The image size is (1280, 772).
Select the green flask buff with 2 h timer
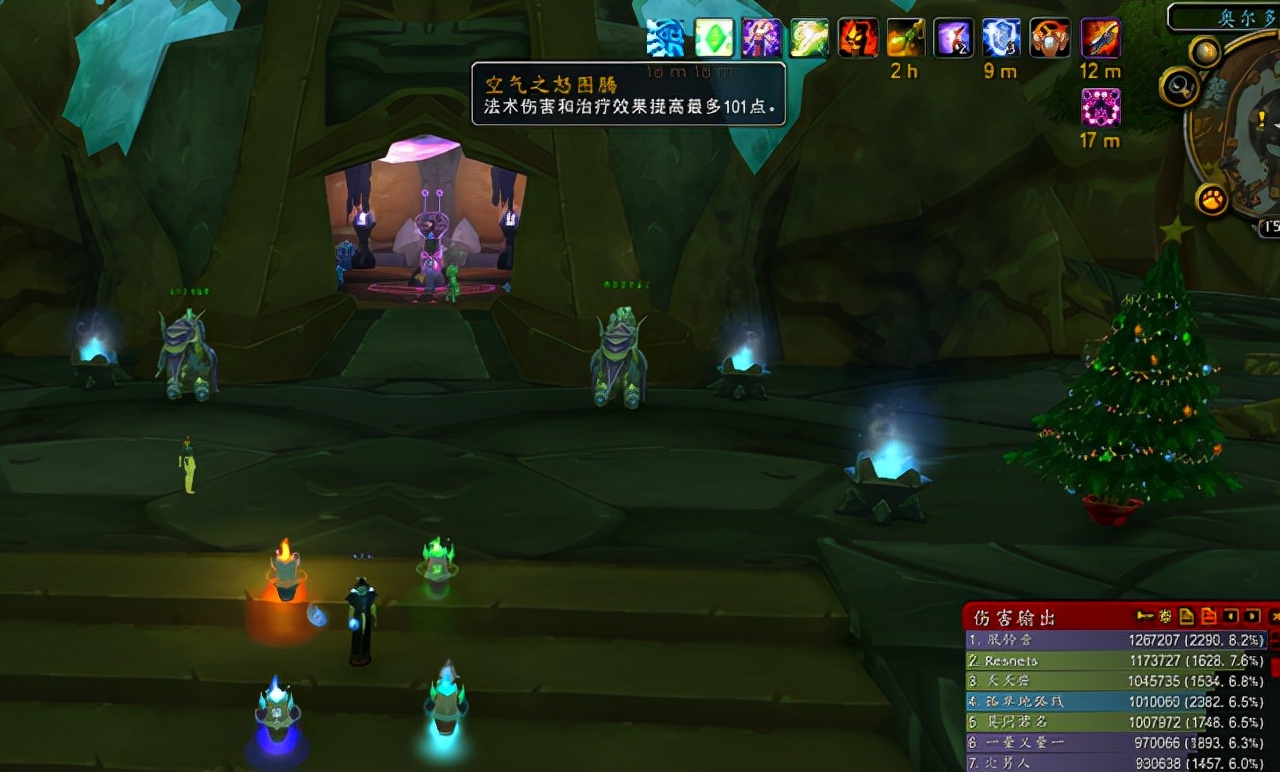pyautogui.click(x=906, y=38)
